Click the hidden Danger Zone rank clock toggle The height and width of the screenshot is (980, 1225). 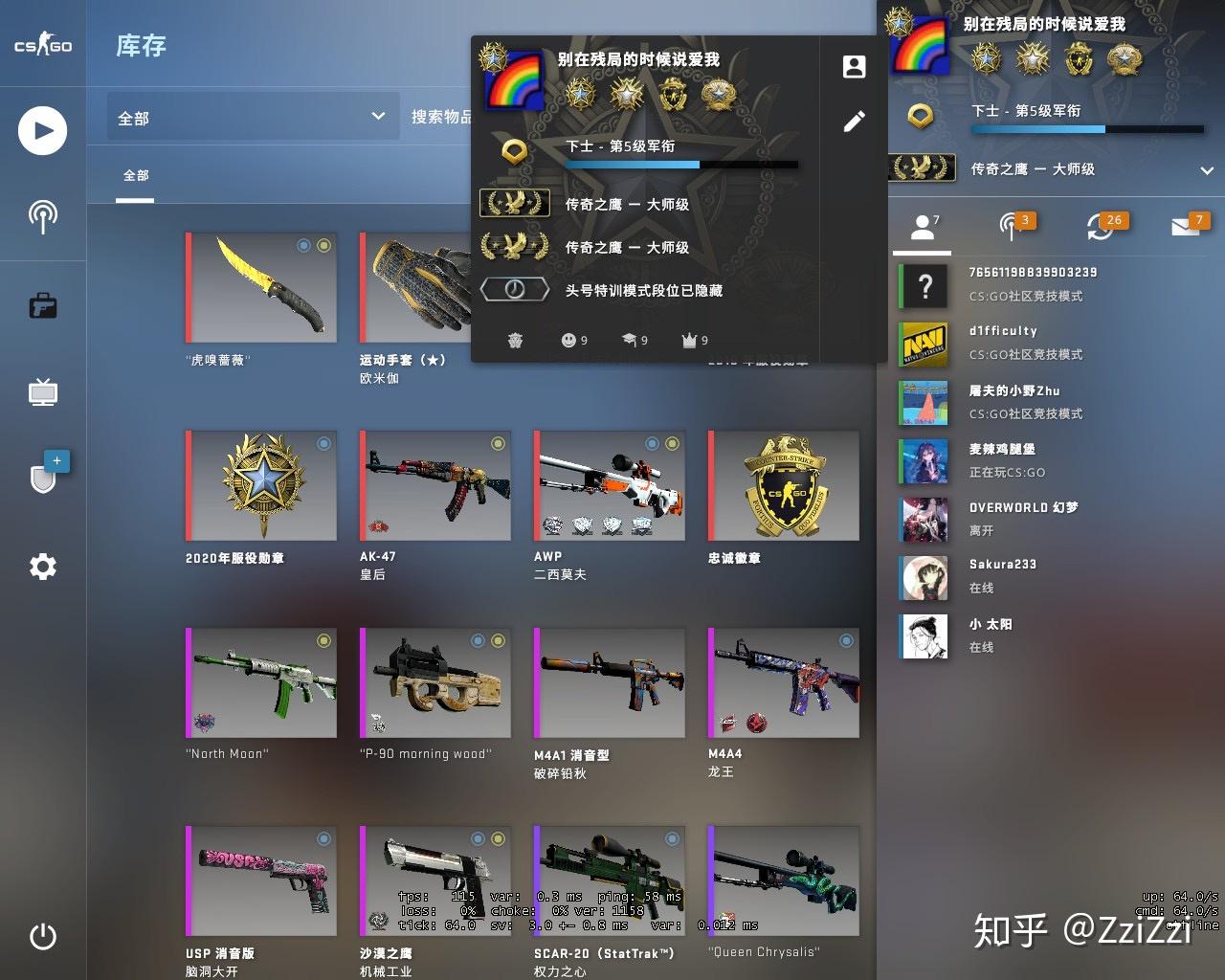click(x=514, y=288)
